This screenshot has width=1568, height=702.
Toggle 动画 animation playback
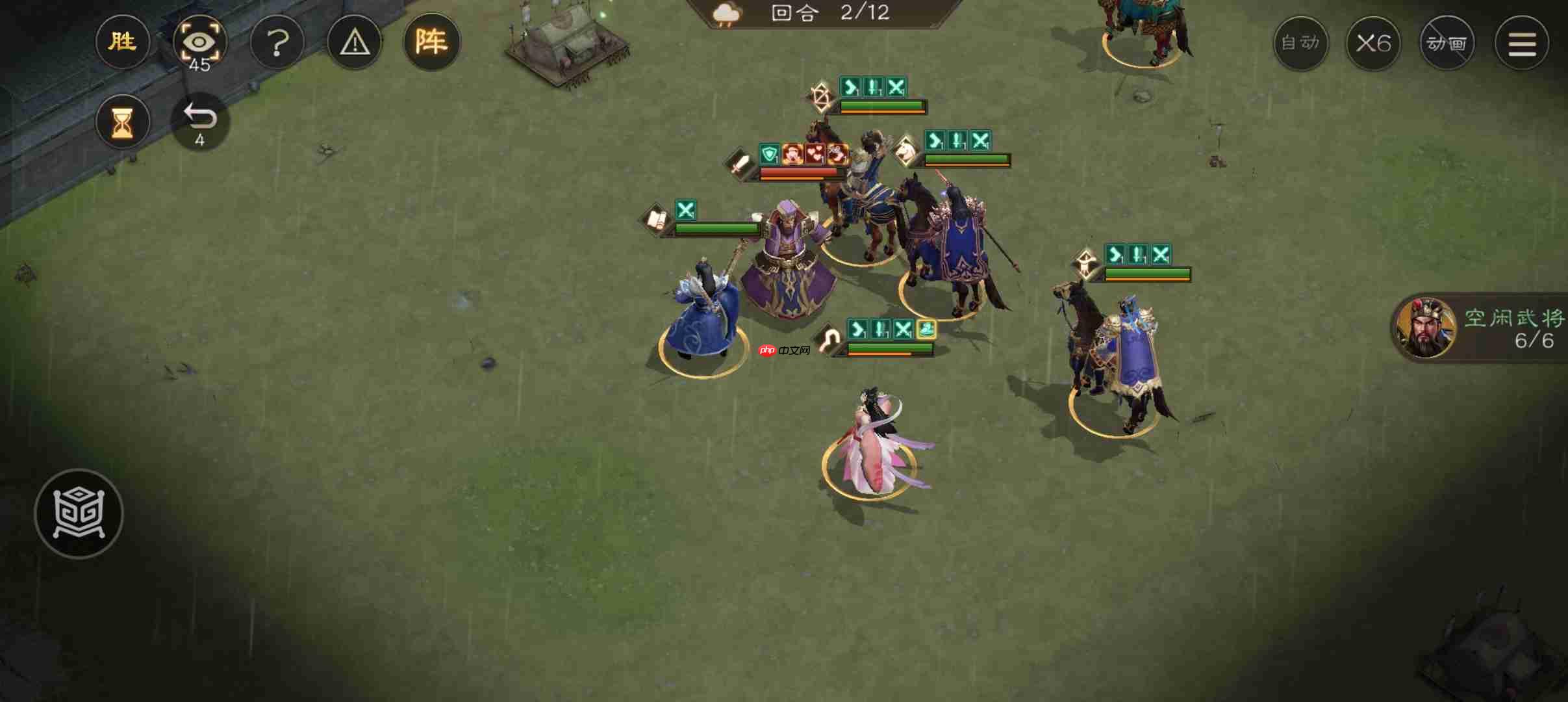pyautogui.click(x=1448, y=42)
